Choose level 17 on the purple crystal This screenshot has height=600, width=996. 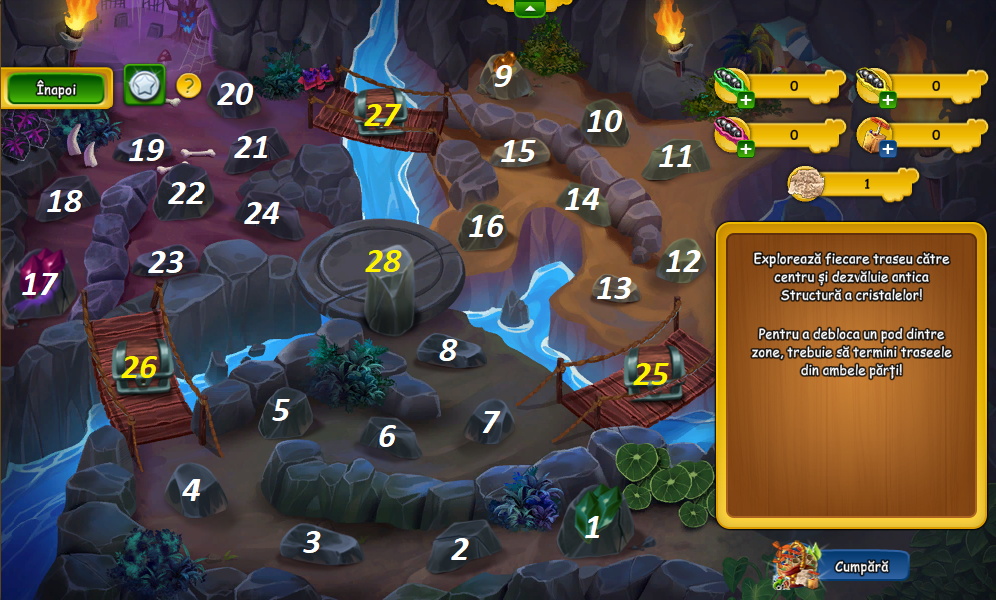click(40, 284)
